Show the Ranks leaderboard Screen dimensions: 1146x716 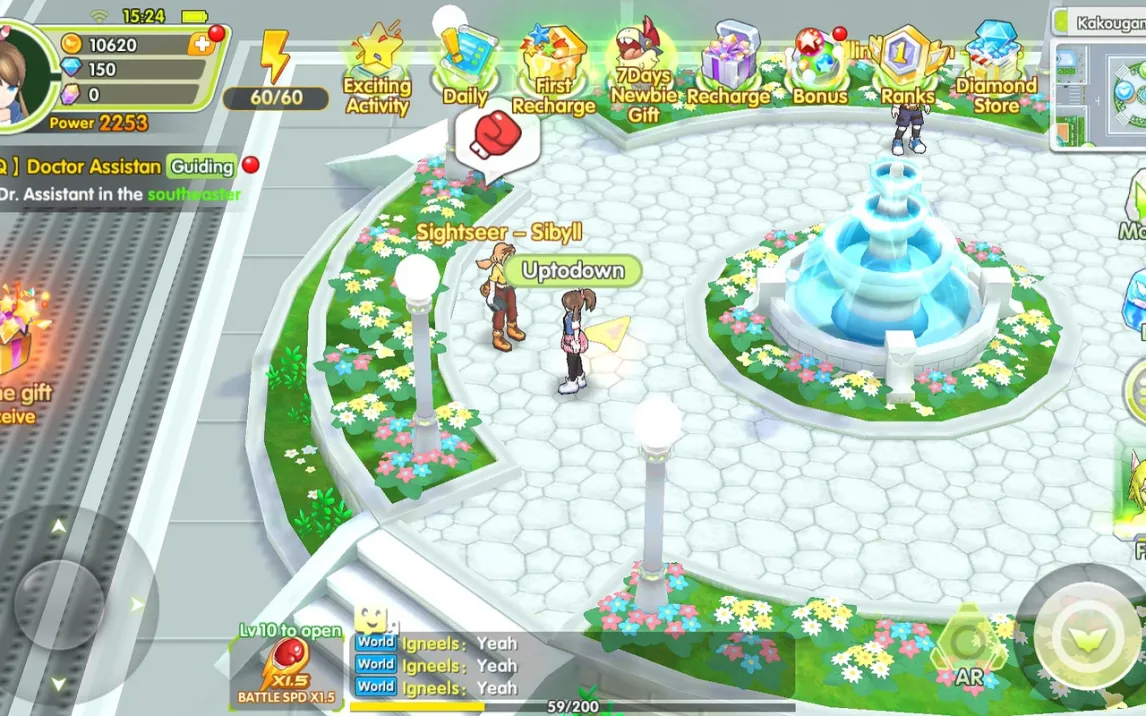click(x=907, y=66)
